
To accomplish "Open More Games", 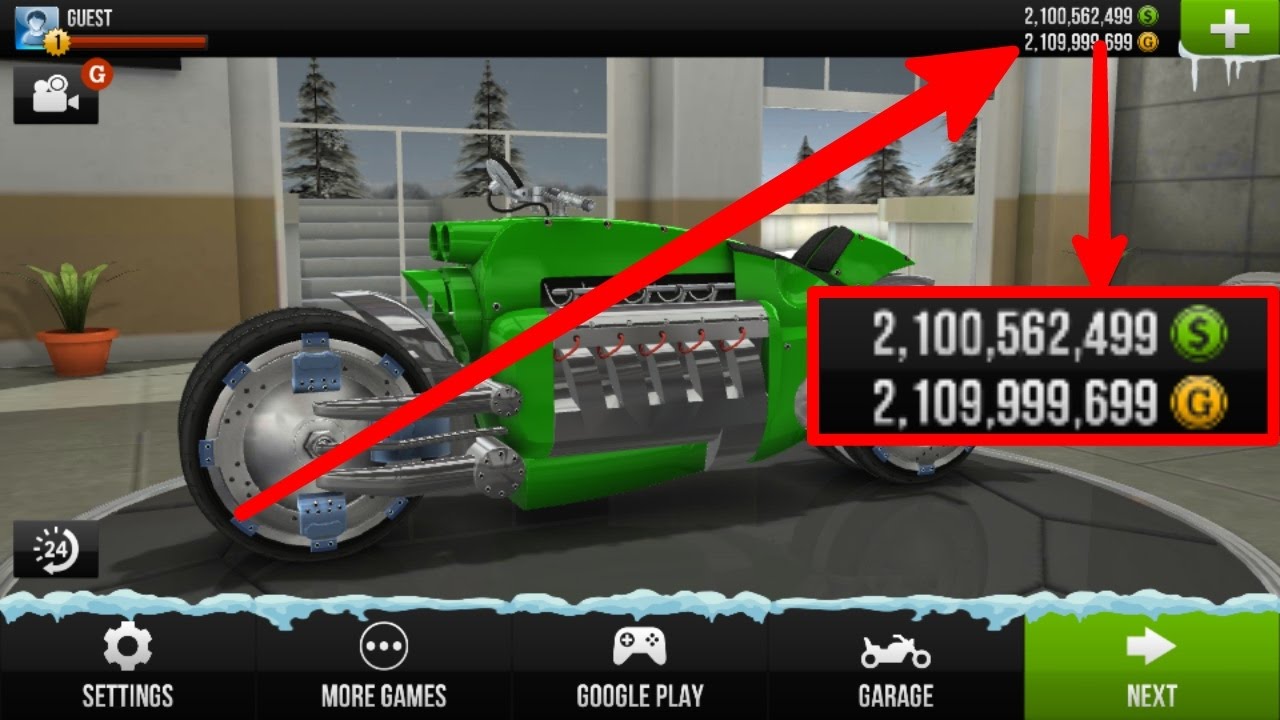I will pyautogui.click(x=384, y=667).
